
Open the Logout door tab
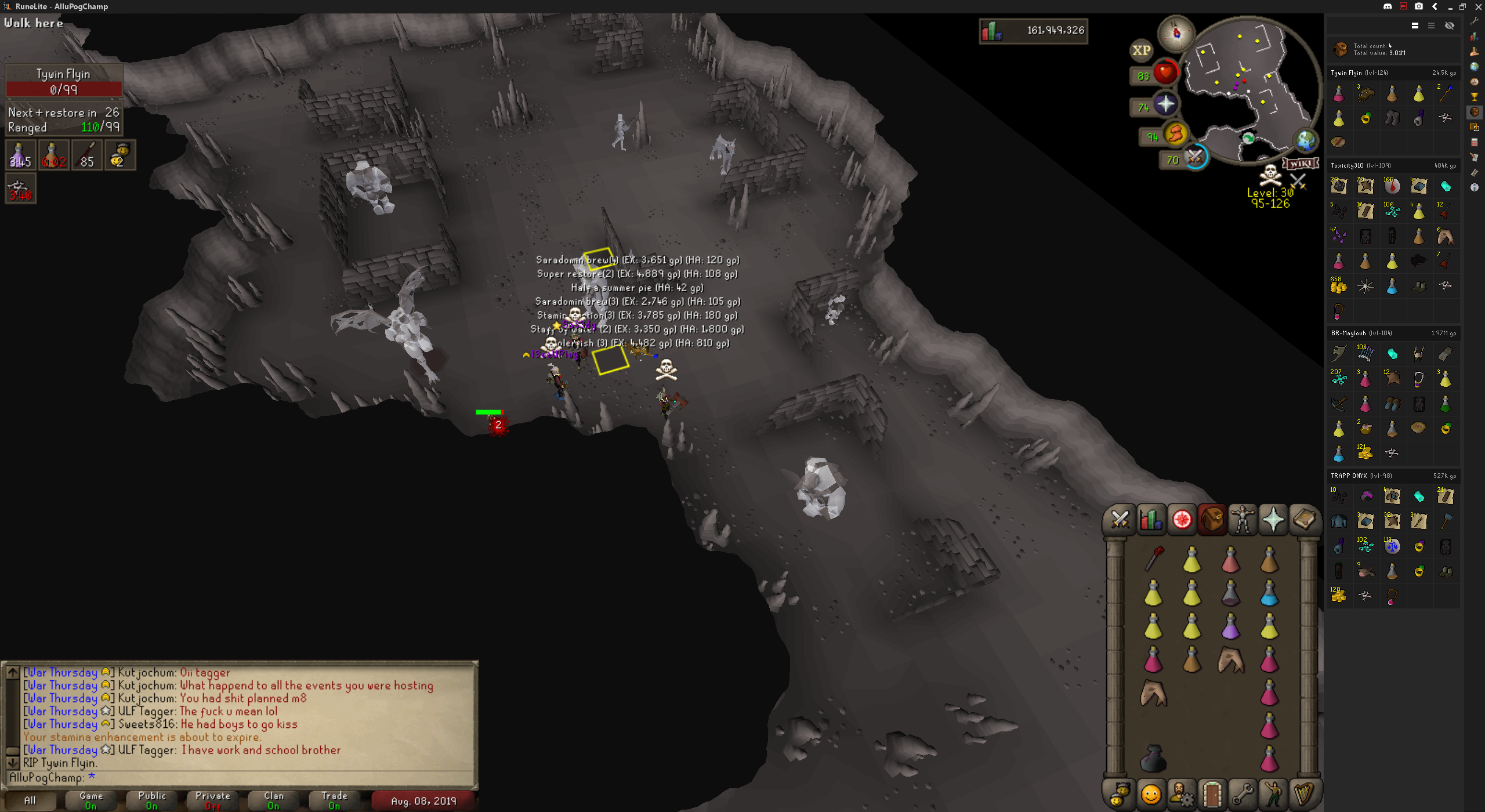[x=1212, y=794]
